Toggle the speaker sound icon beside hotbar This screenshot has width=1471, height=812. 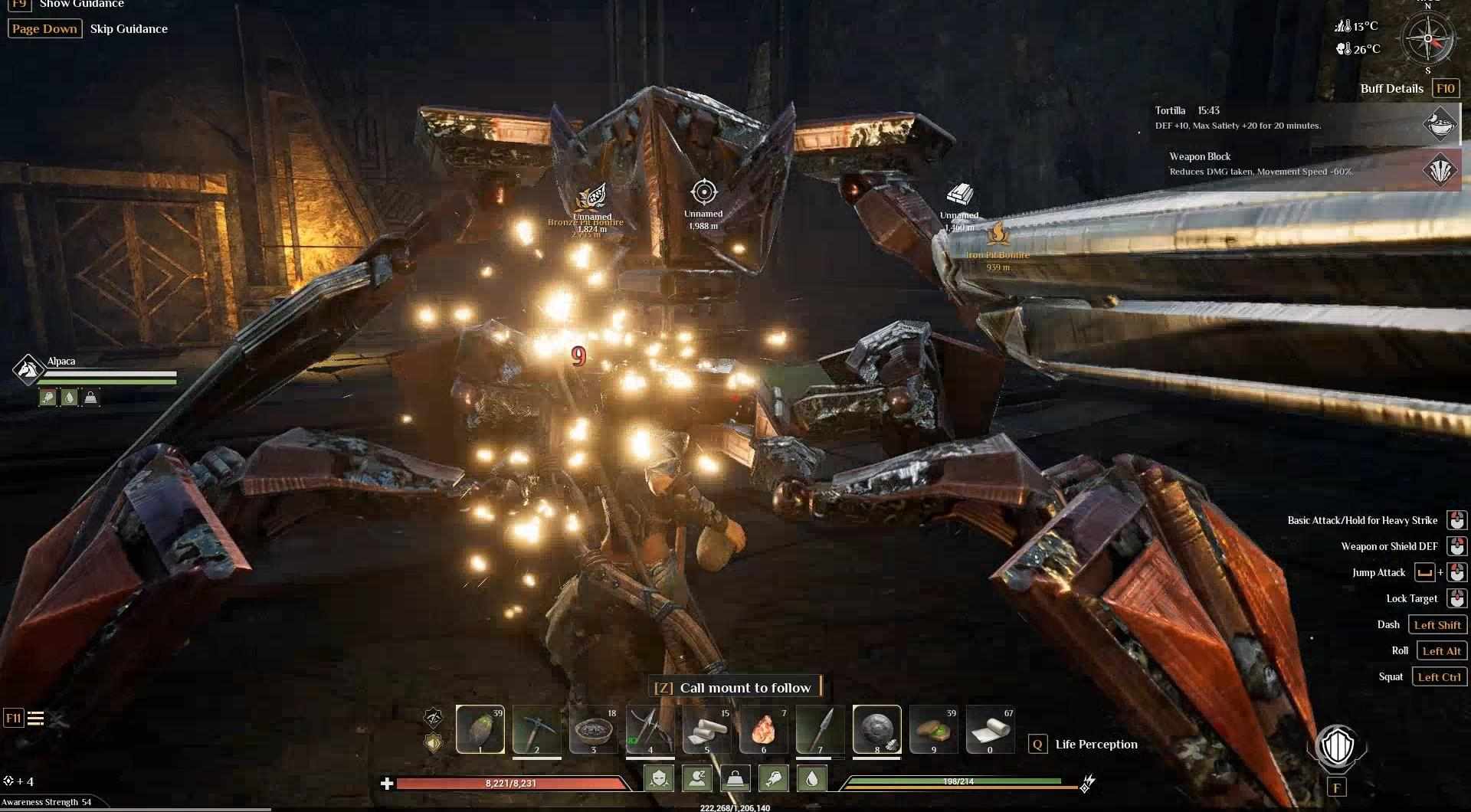(434, 742)
